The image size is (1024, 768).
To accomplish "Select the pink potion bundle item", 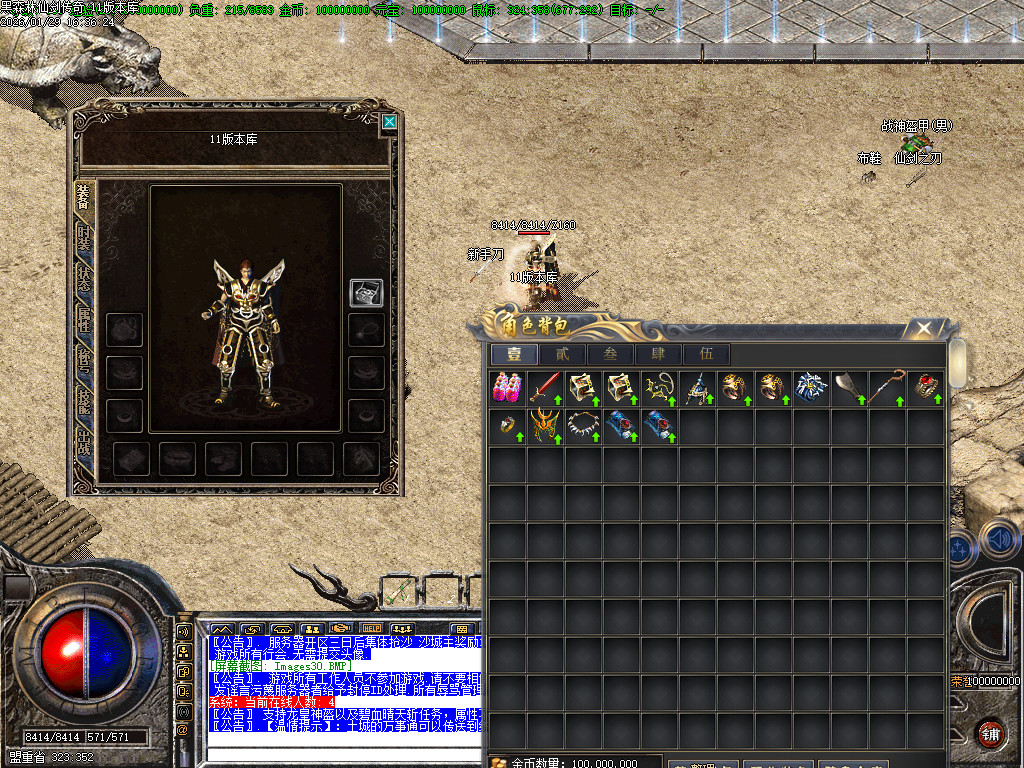I will pyautogui.click(x=507, y=388).
